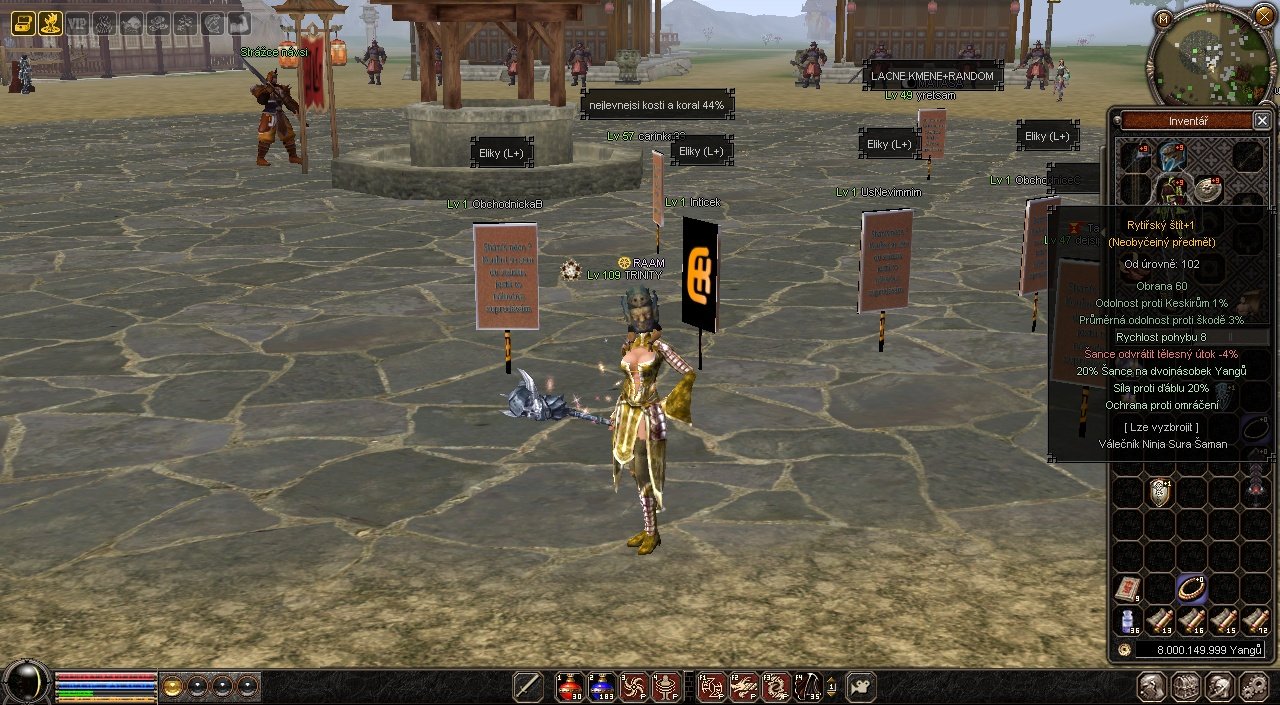Open the golden treasure chest icon
Image resolution: width=1280 pixels, height=705 pixels.
pos(22,23)
